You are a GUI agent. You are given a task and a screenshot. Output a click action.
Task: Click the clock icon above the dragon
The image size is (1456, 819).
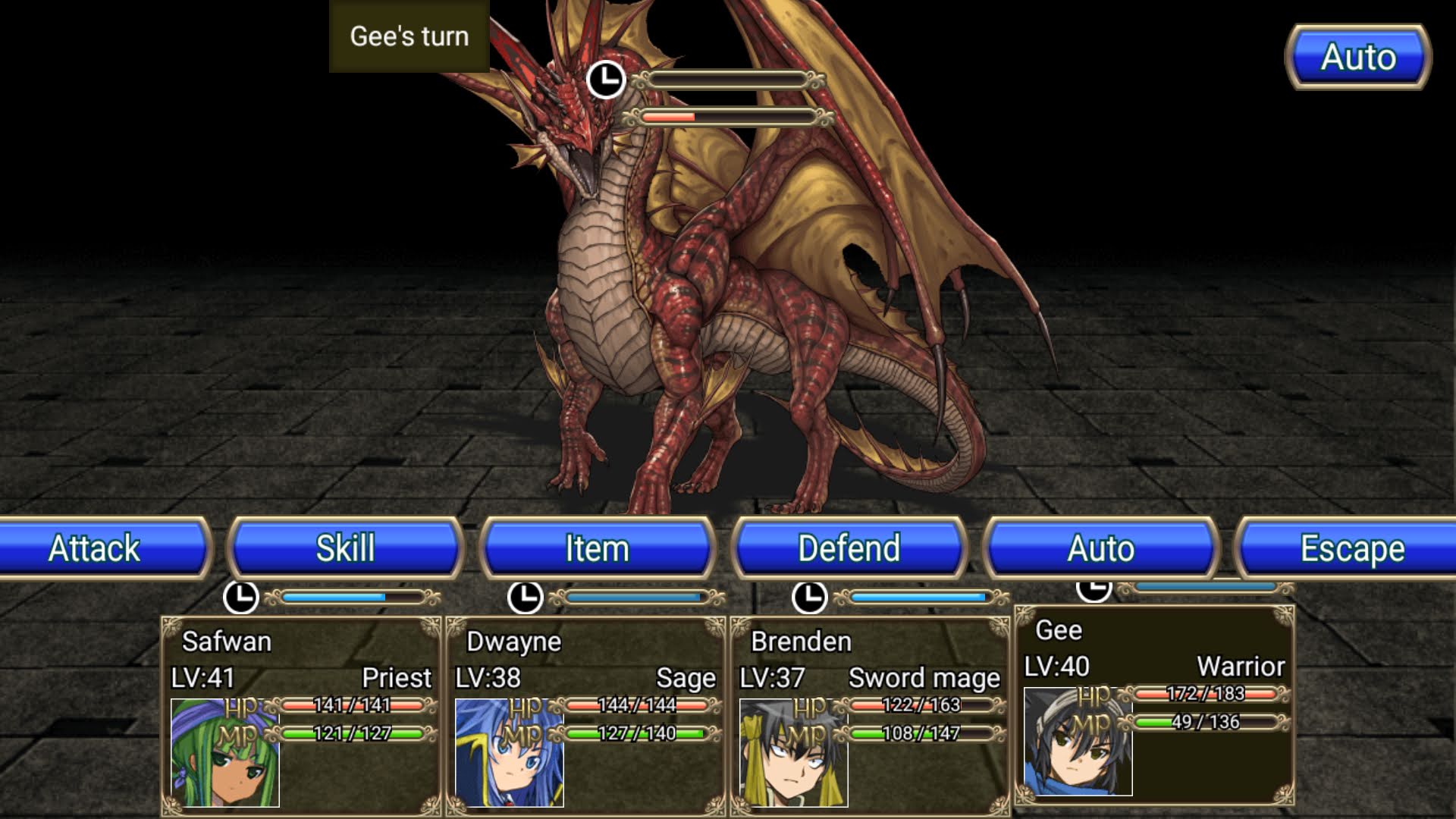(607, 78)
